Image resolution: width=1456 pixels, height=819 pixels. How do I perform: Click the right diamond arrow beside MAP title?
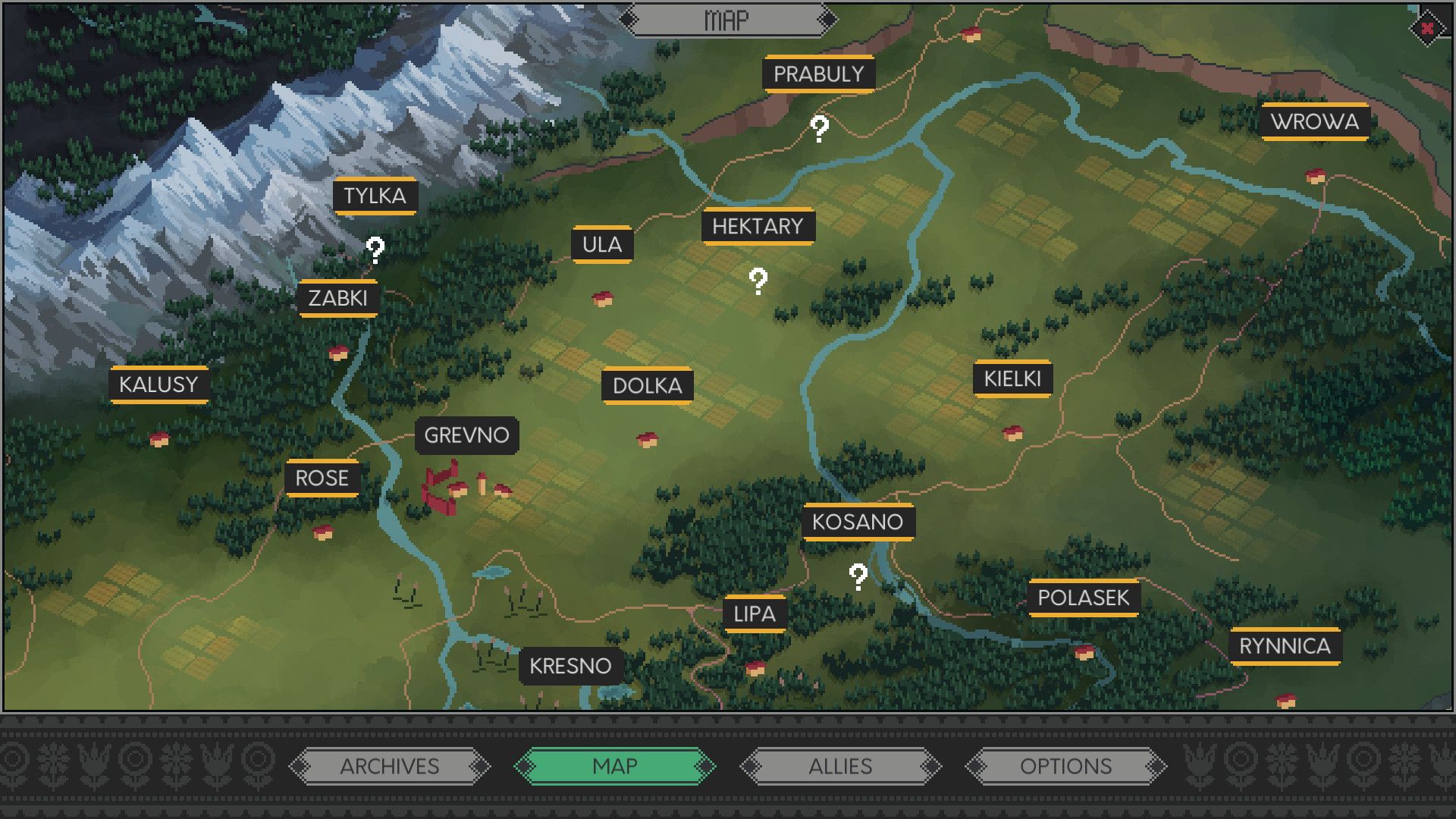coord(828,18)
